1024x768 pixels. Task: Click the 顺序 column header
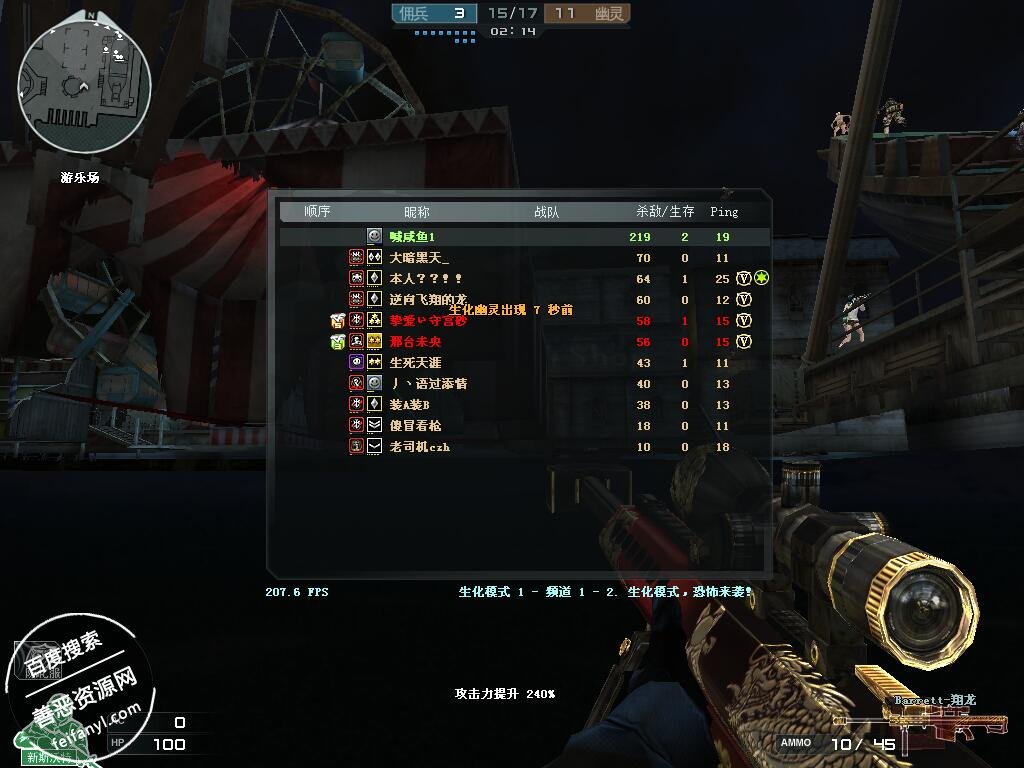click(x=317, y=212)
